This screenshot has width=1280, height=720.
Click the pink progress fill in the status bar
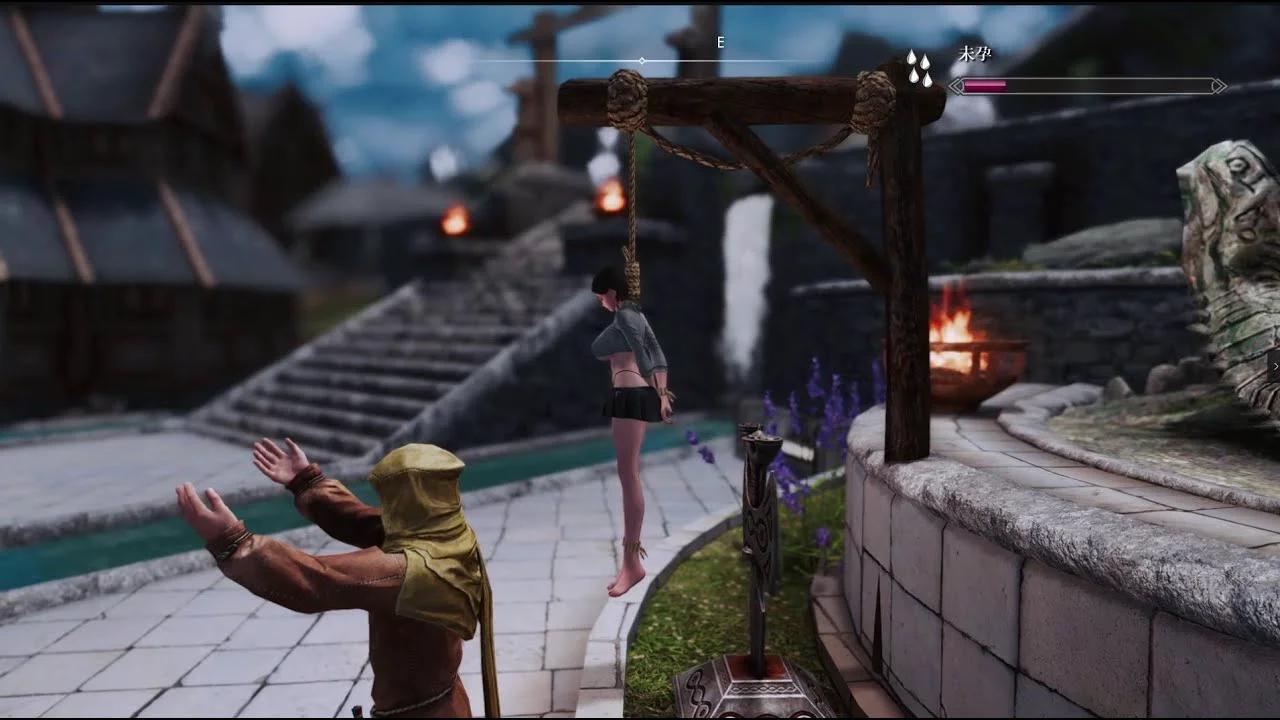[985, 87]
